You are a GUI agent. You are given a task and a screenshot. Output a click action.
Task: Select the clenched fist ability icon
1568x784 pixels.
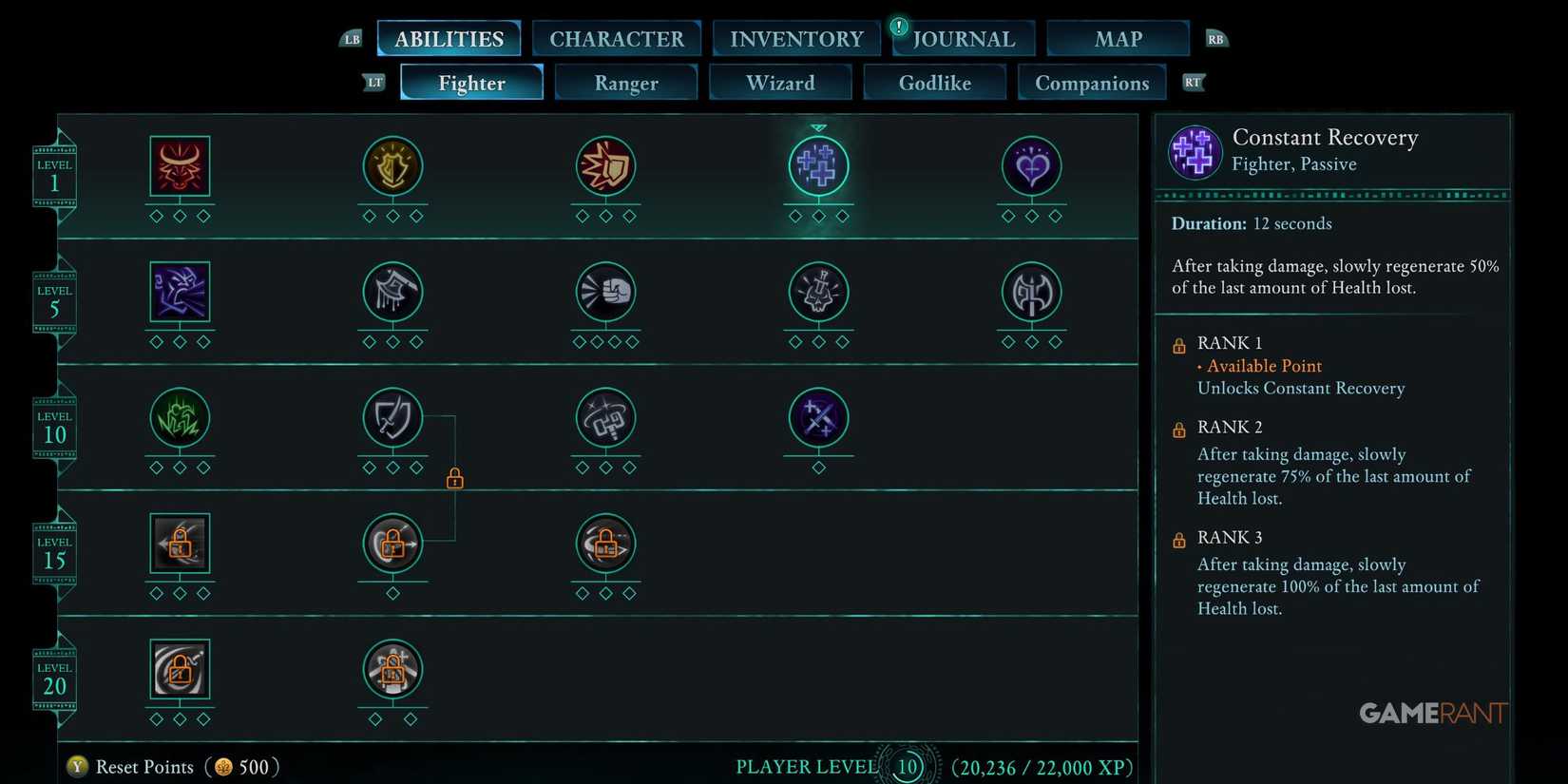(x=605, y=292)
